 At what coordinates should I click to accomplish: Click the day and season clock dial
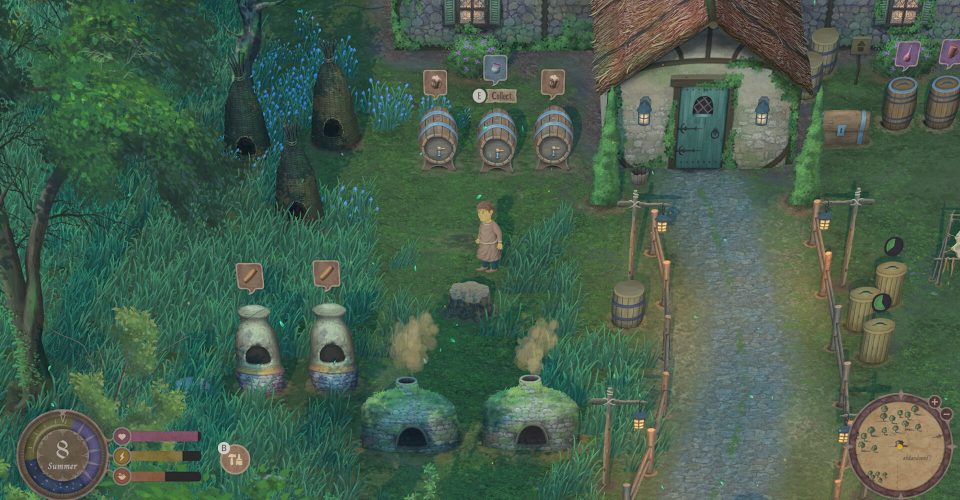coord(62,455)
